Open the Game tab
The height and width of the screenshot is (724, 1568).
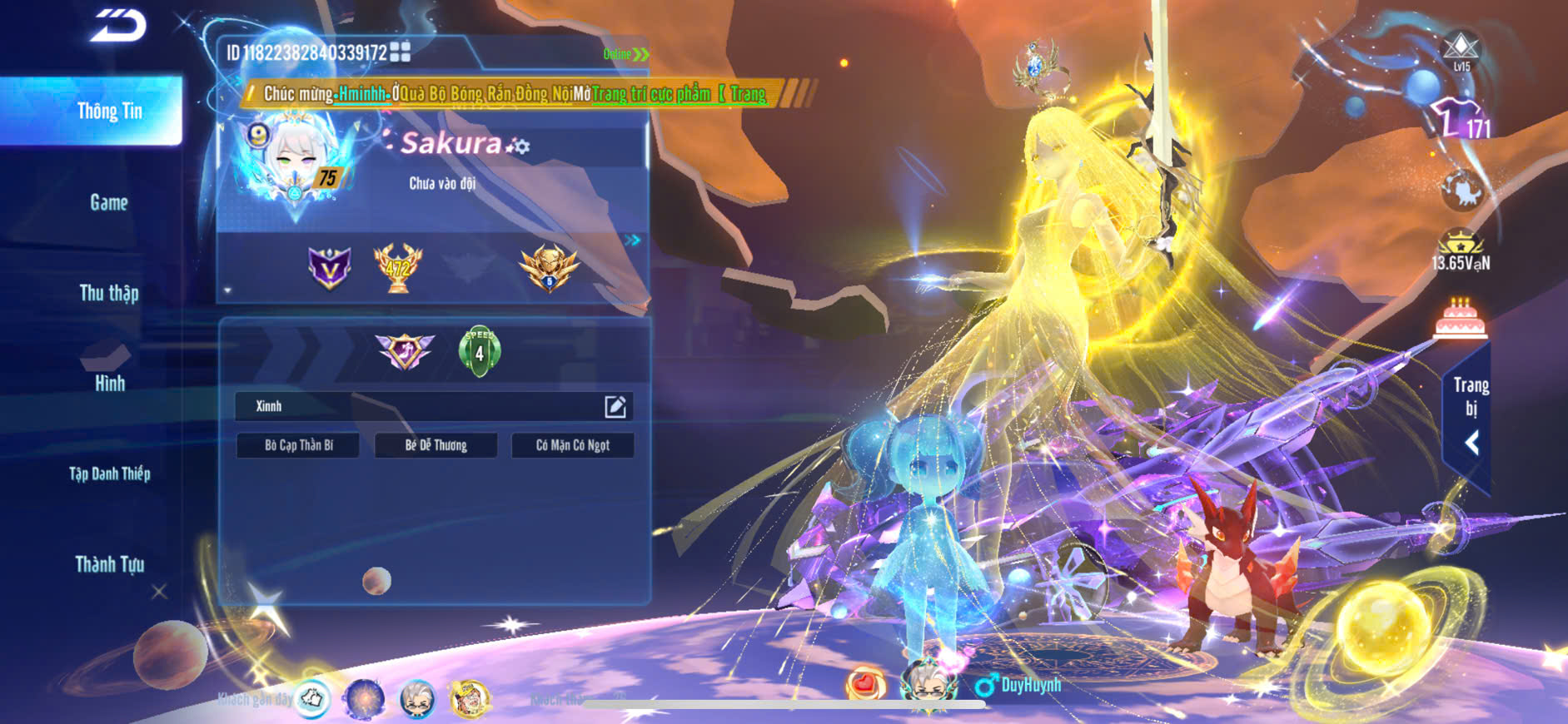point(109,202)
